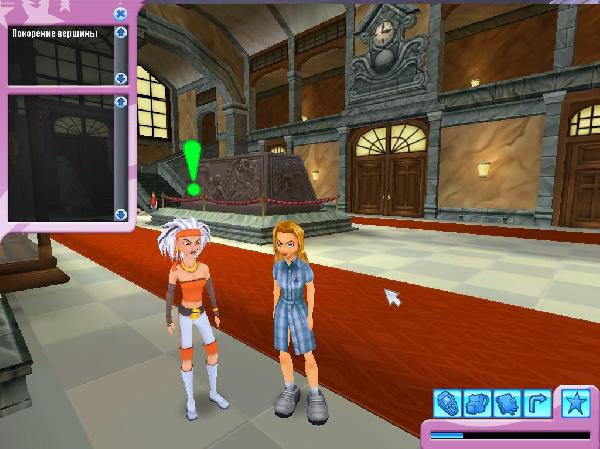Click the curved arrow icon
Screen dimensions: 600x449
pyautogui.click(x=537, y=404)
